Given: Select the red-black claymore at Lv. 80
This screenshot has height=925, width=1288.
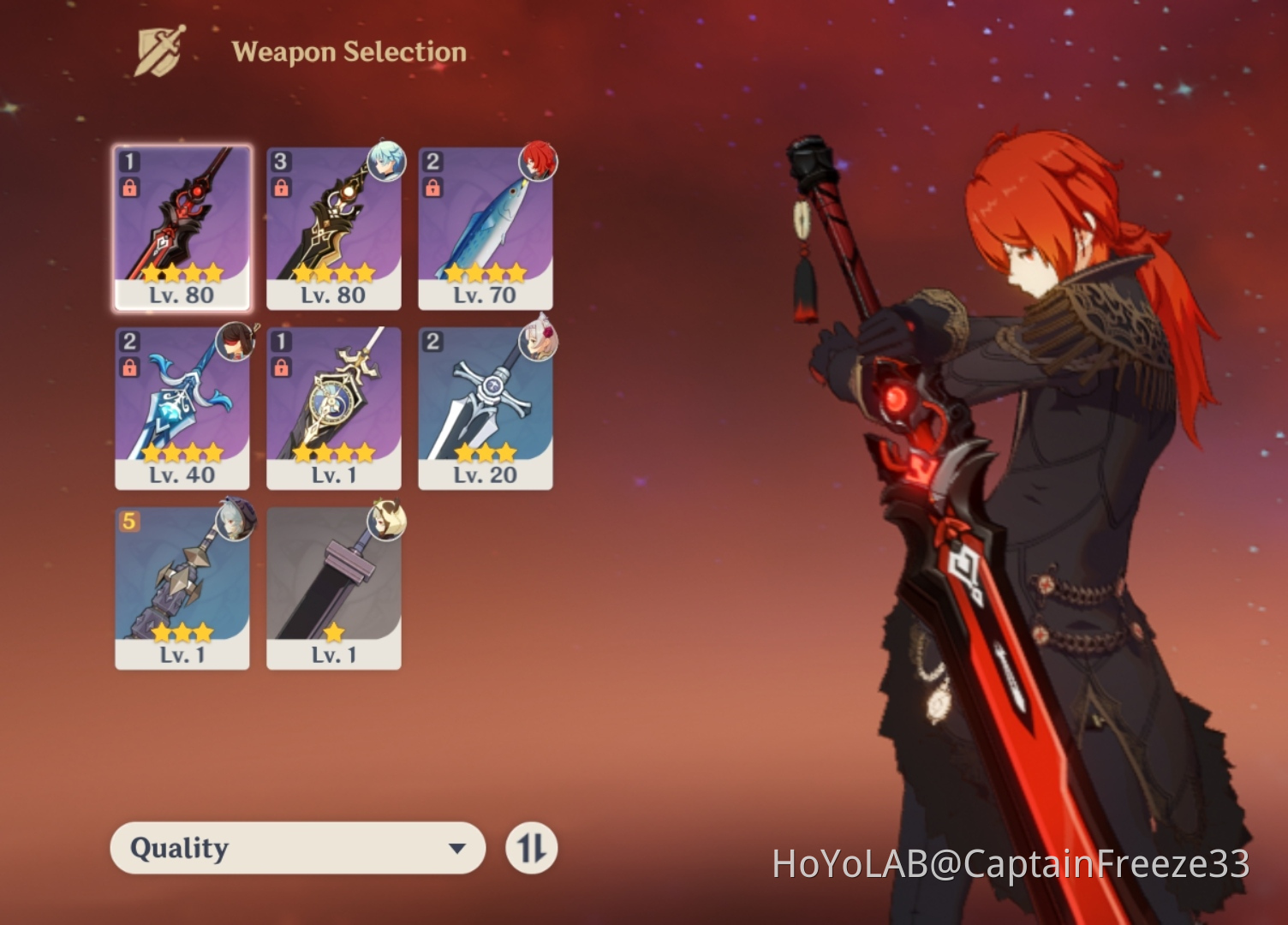Looking at the screenshot, I should 182,227.
